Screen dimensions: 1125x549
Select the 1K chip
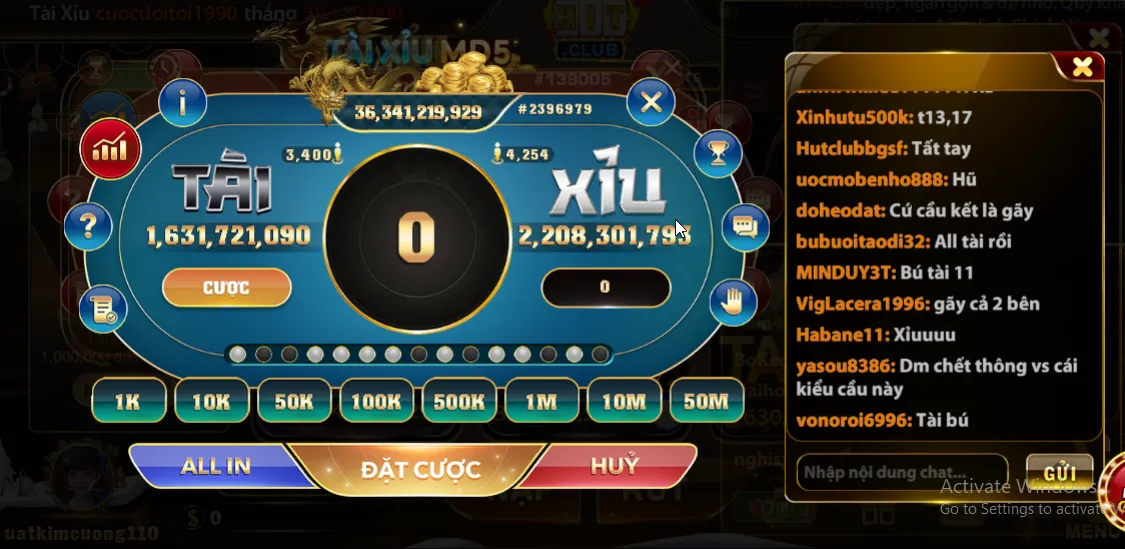(x=128, y=402)
